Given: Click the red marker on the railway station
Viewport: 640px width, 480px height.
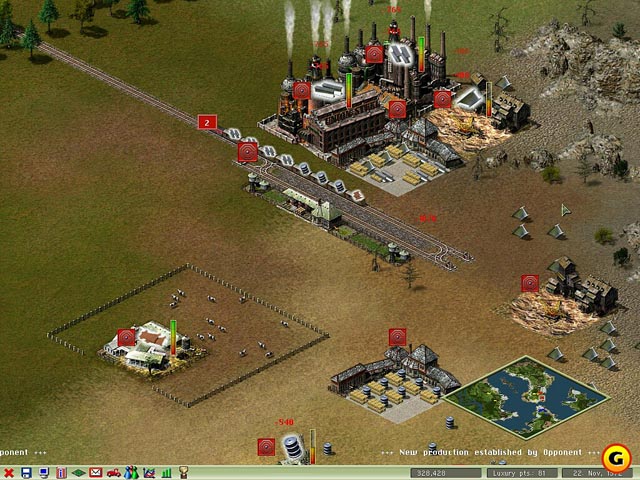Looking at the screenshot, I should [x=247, y=152].
